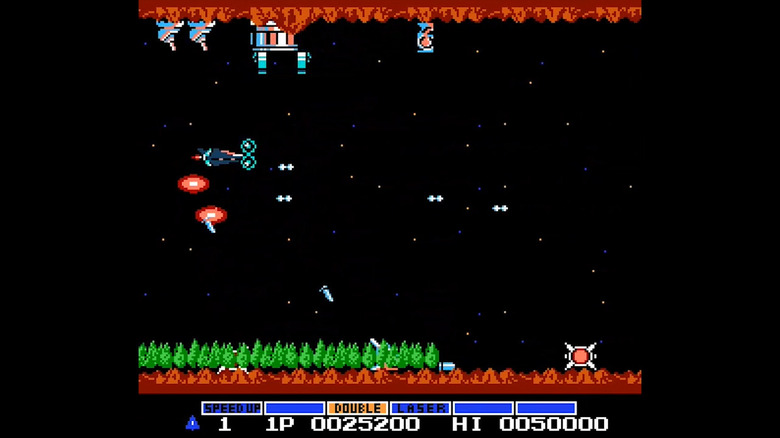Viewport: 780px width, 438px height.
Task: Activate the highlighted DOUBLE power-up slot
Action: [357, 408]
